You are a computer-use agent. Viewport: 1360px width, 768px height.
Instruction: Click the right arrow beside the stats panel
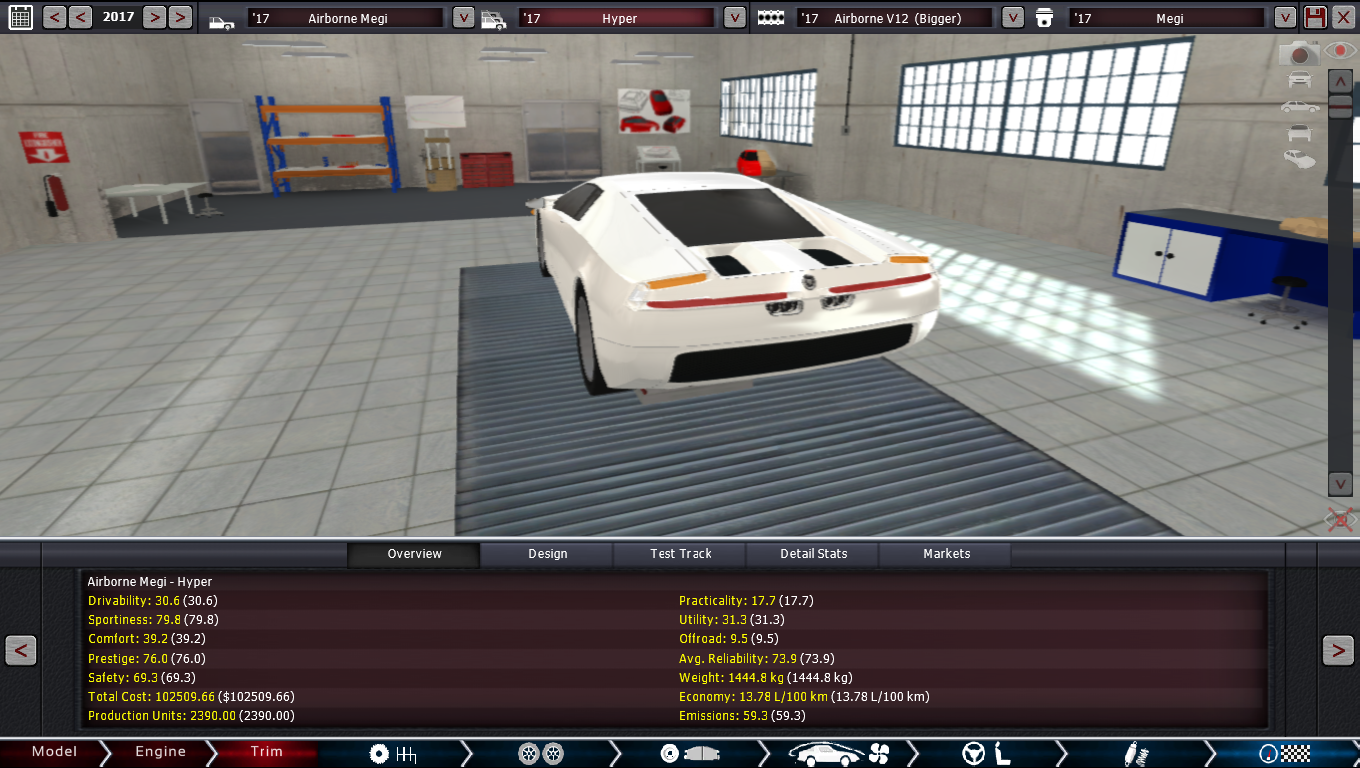click(x=1338, y=650)
